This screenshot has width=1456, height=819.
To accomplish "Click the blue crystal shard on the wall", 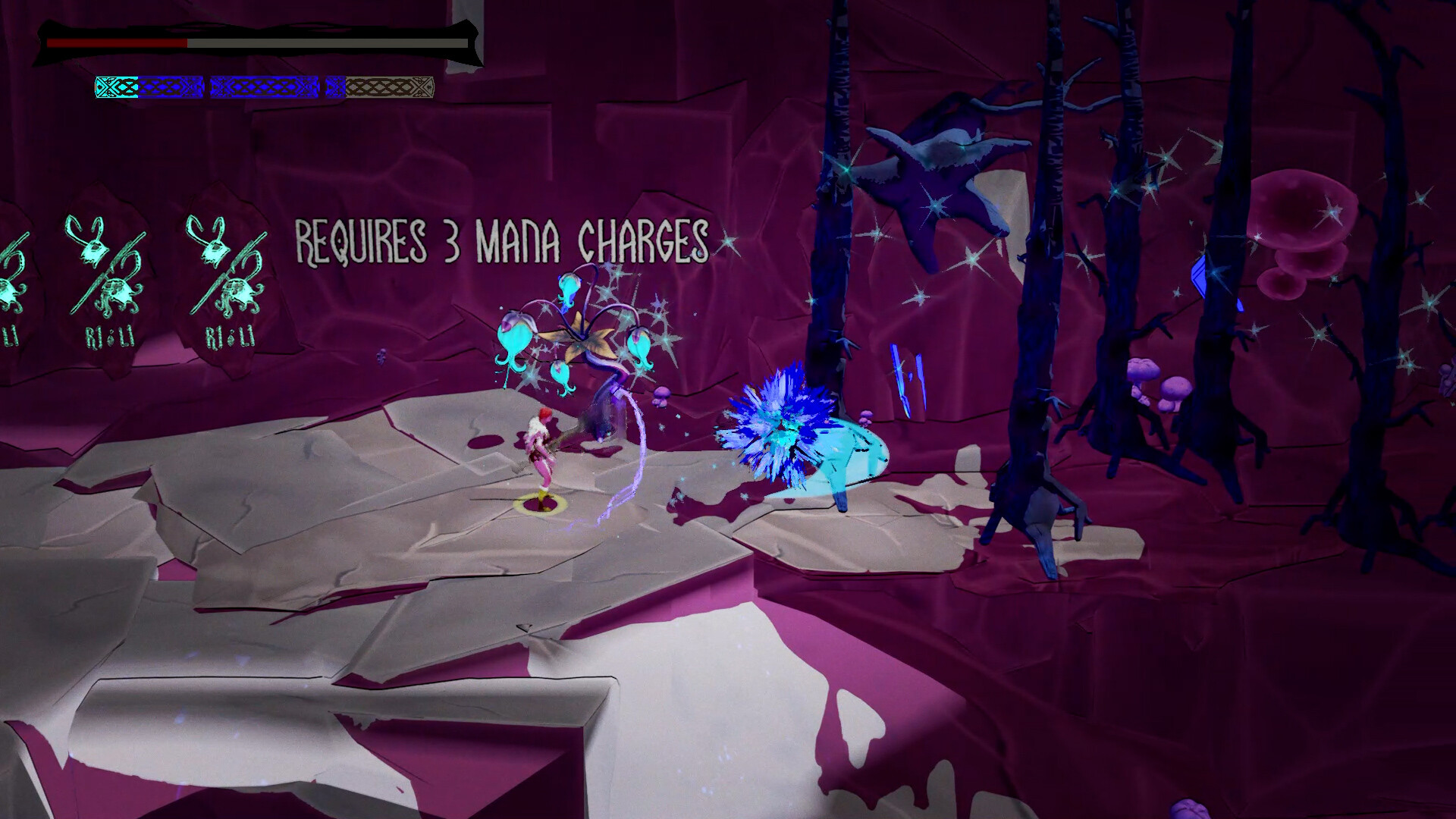I will pyautogui.click(x=901, y=372).
